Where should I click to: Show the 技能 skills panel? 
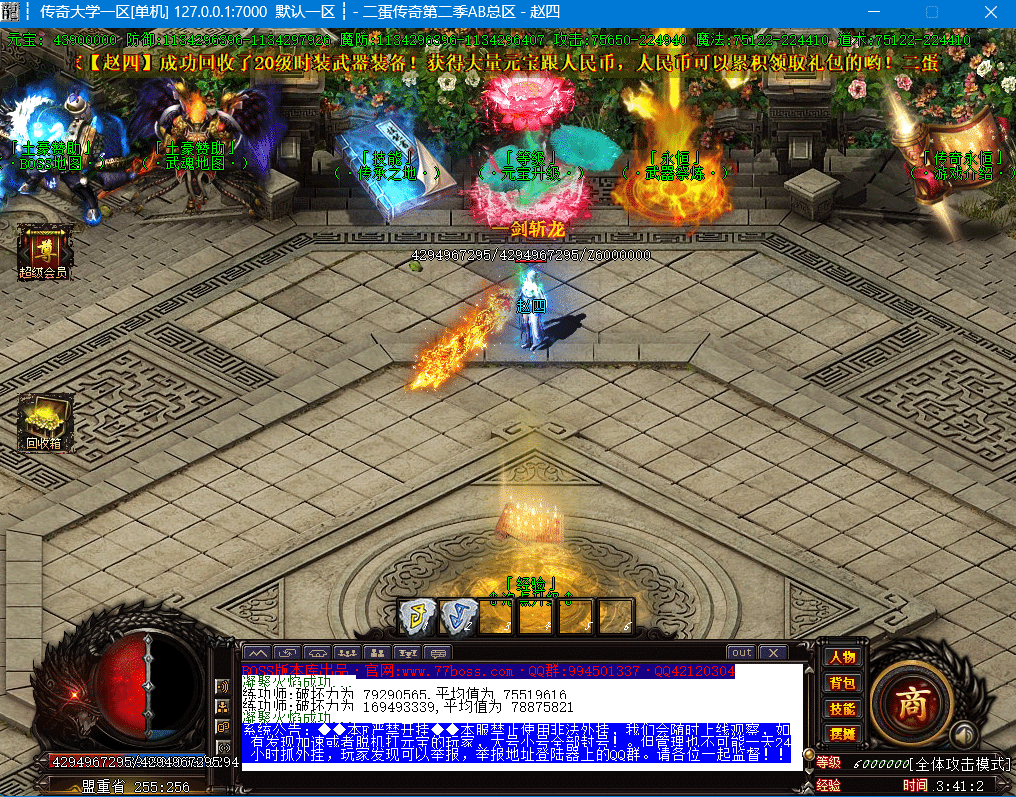(842, 709)
